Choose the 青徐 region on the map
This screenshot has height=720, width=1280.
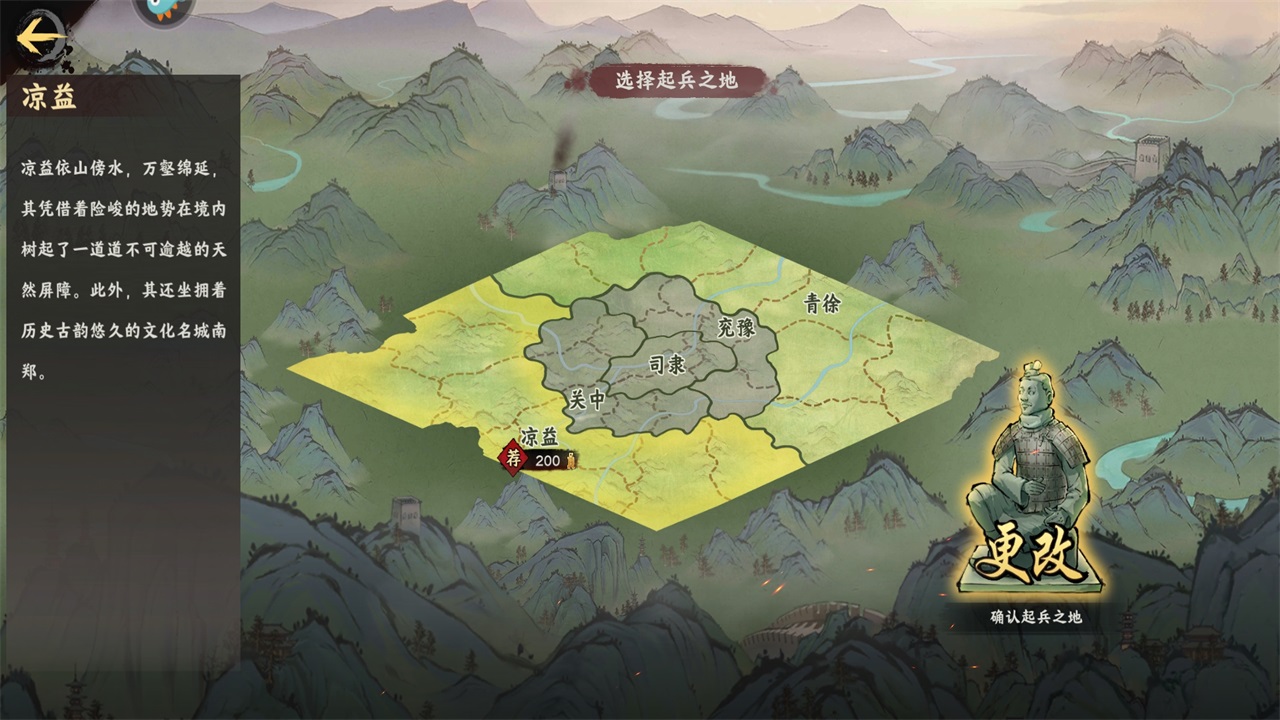pyautogui.click(x=822, y=304)
